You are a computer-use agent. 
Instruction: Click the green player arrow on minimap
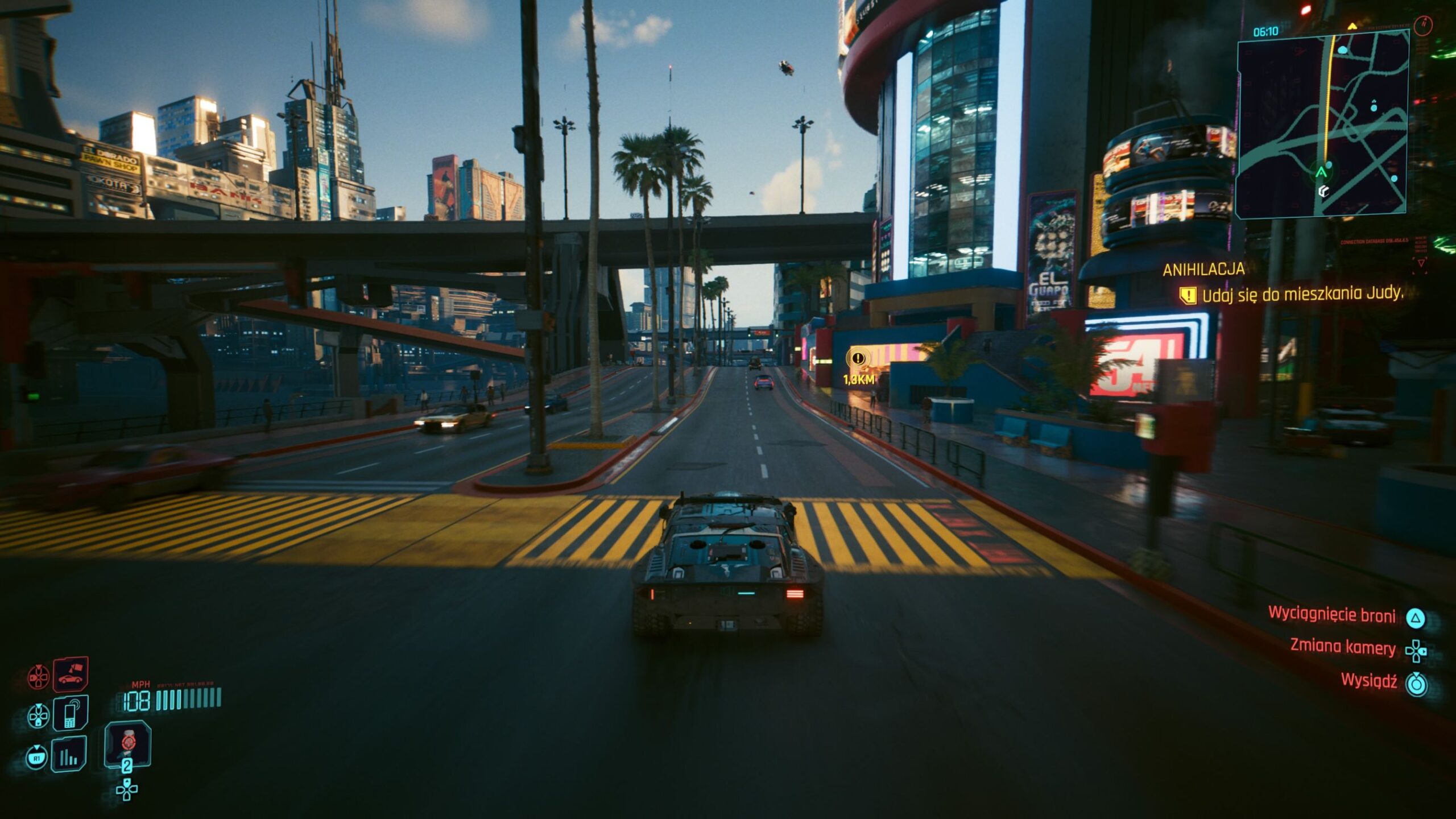(x=1321, y=172)
